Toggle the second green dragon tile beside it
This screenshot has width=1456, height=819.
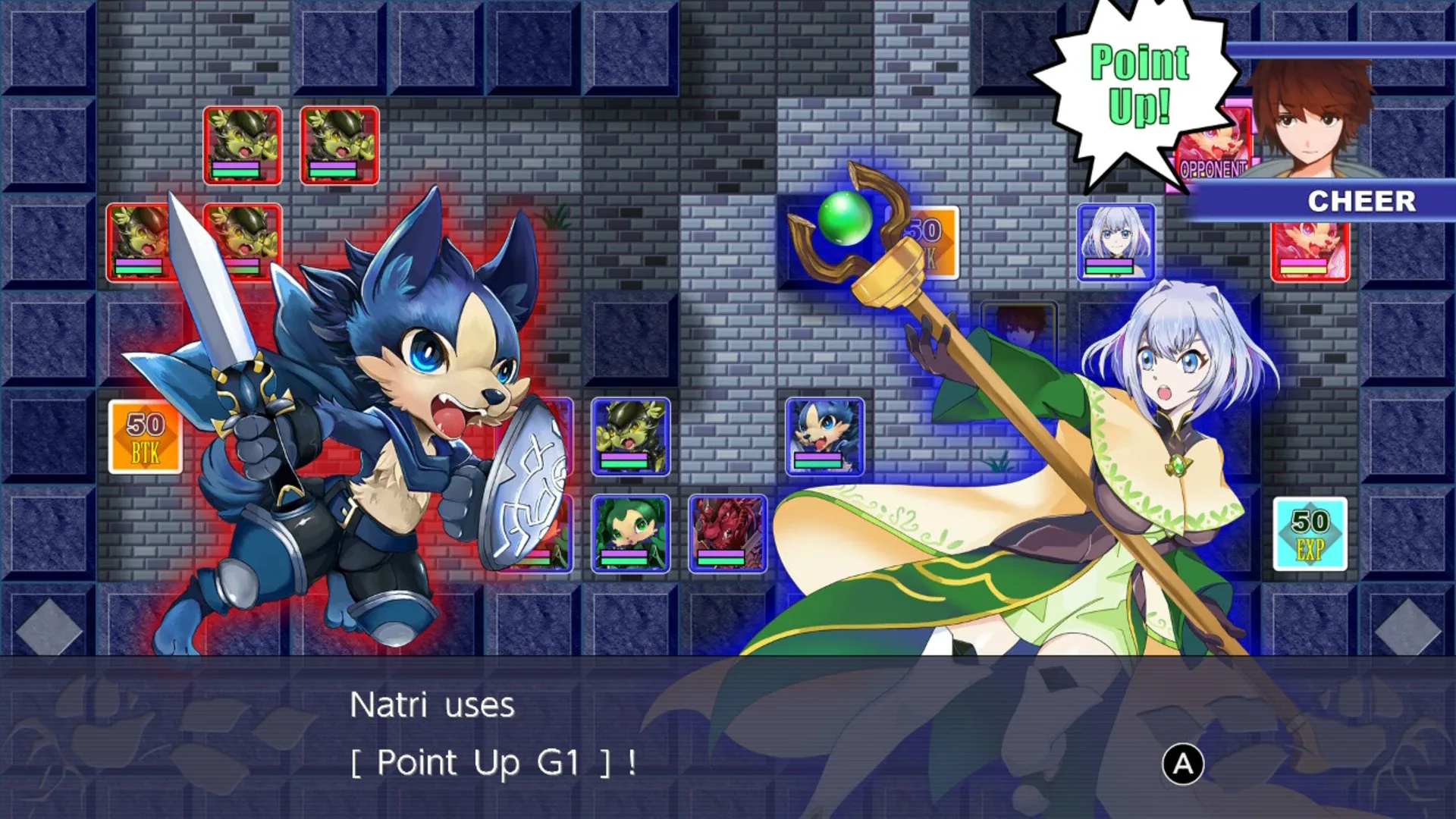coord(341,144)
